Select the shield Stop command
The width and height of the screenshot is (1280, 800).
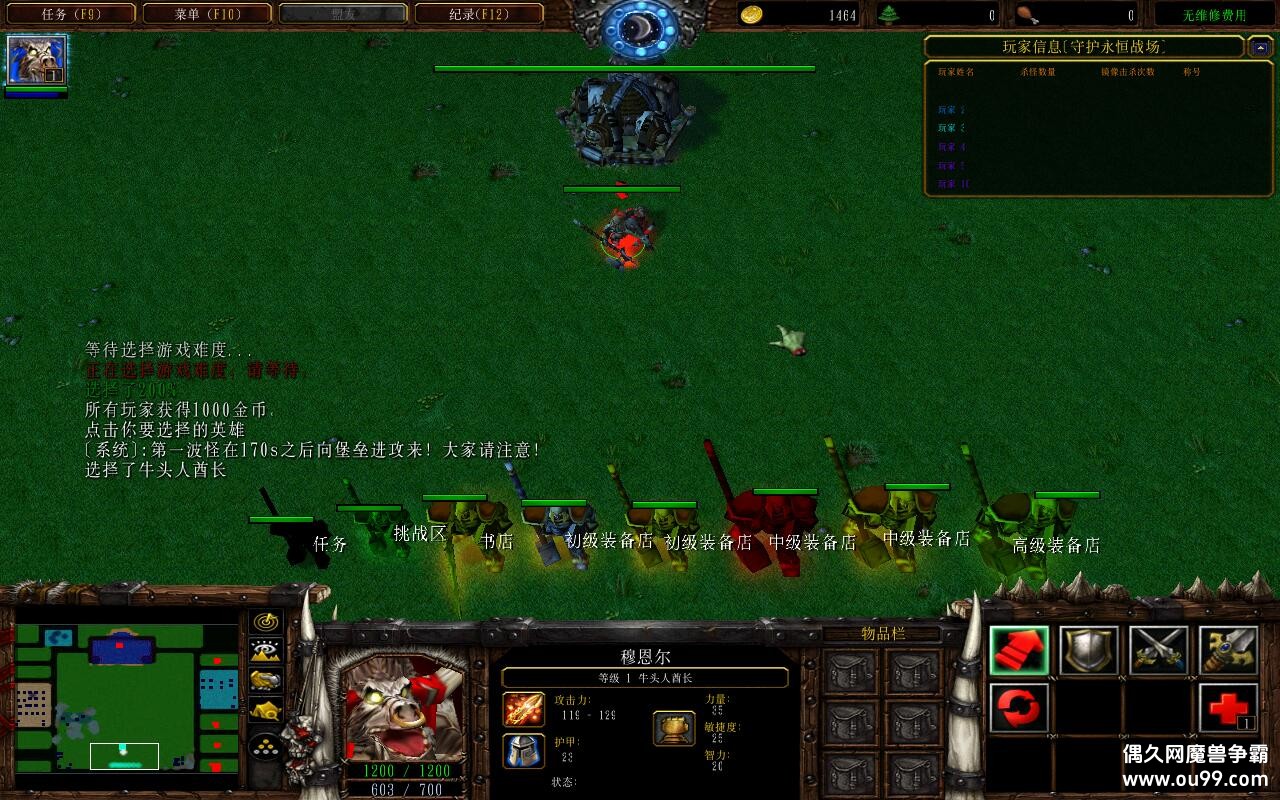click(x=1089, y=650)
